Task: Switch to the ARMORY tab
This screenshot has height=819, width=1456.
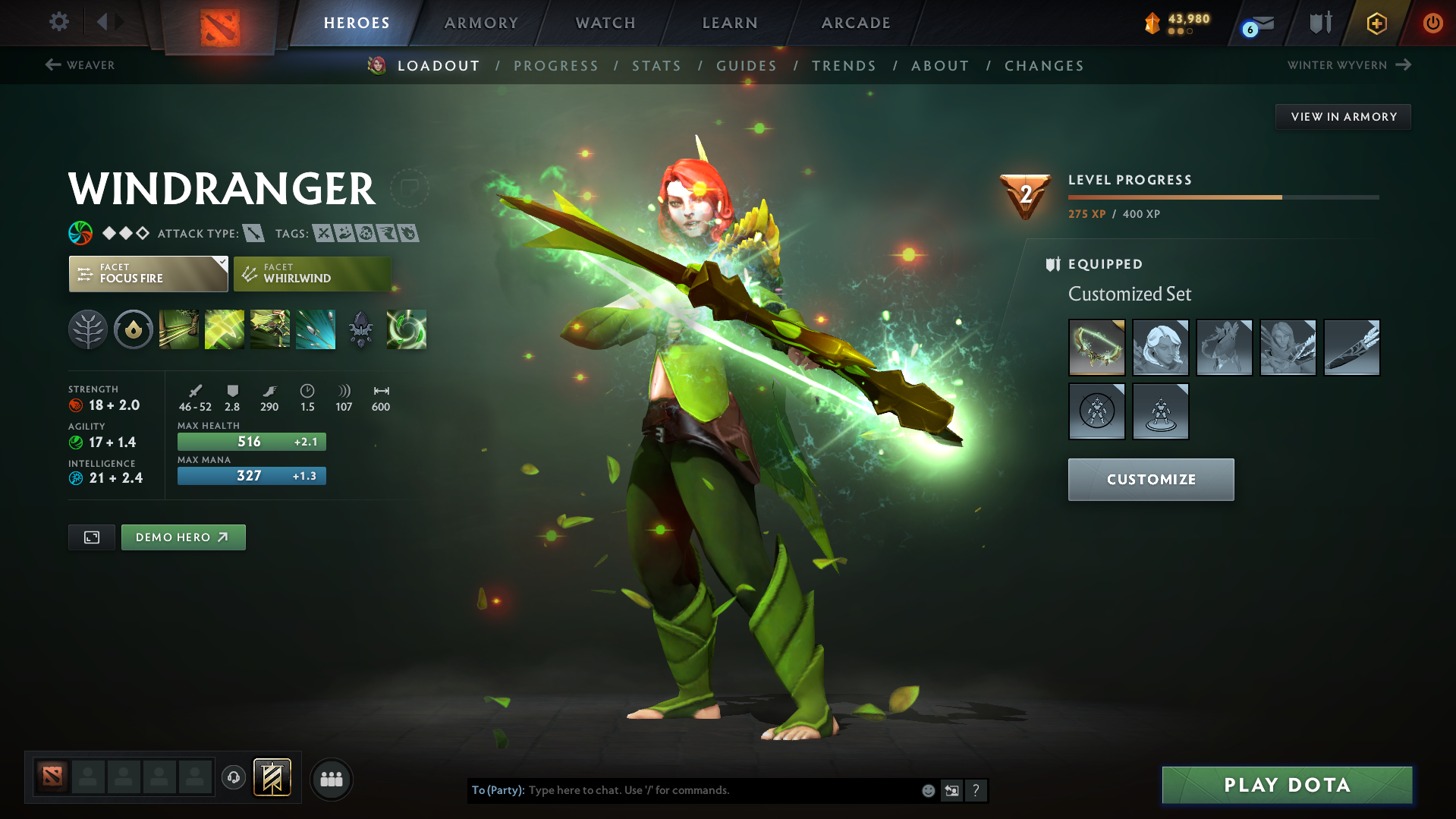Action: (x=481, y=23)
